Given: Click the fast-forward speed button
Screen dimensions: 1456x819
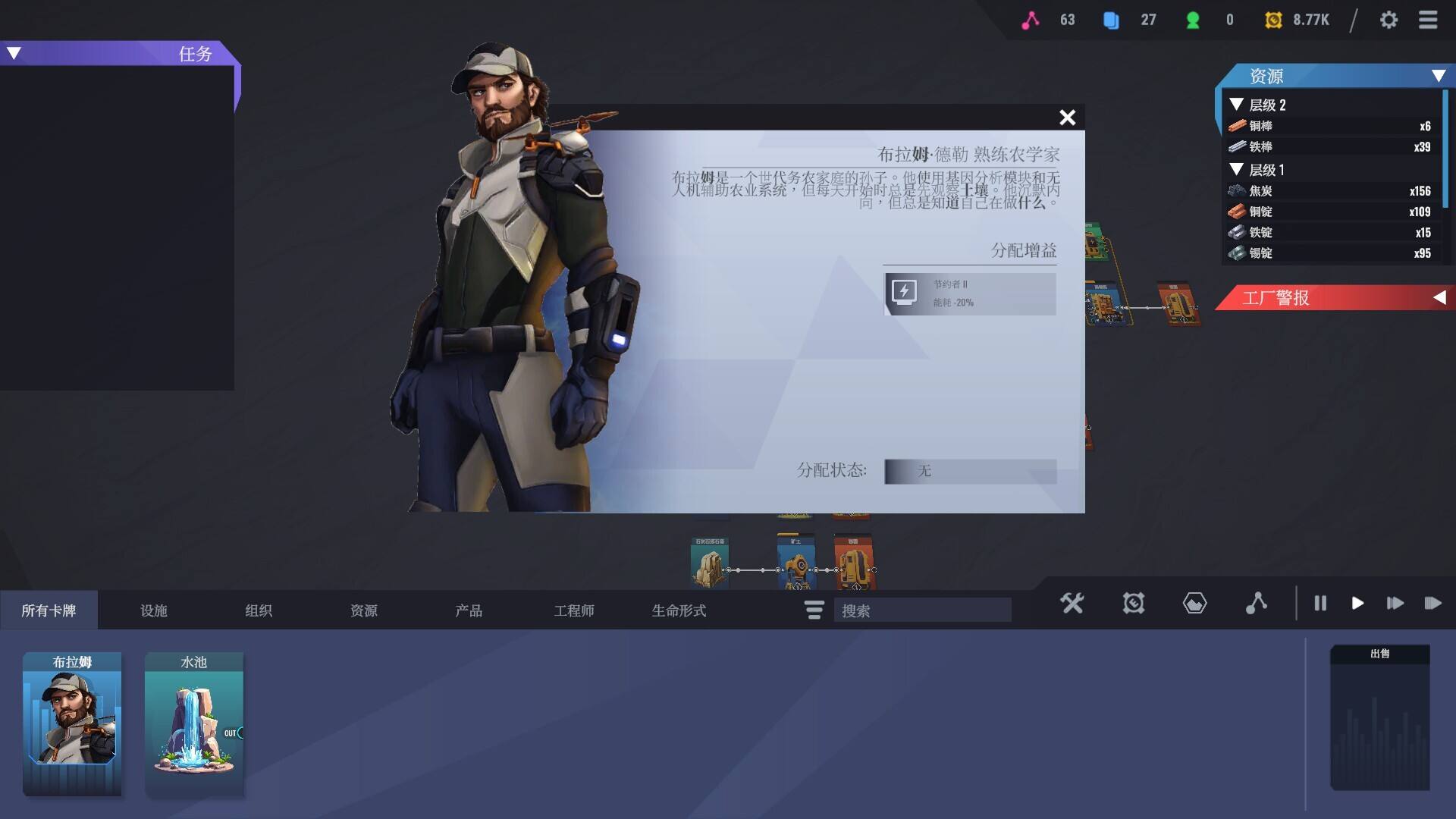Looking at the screenshot, I should click(1395, 604).
